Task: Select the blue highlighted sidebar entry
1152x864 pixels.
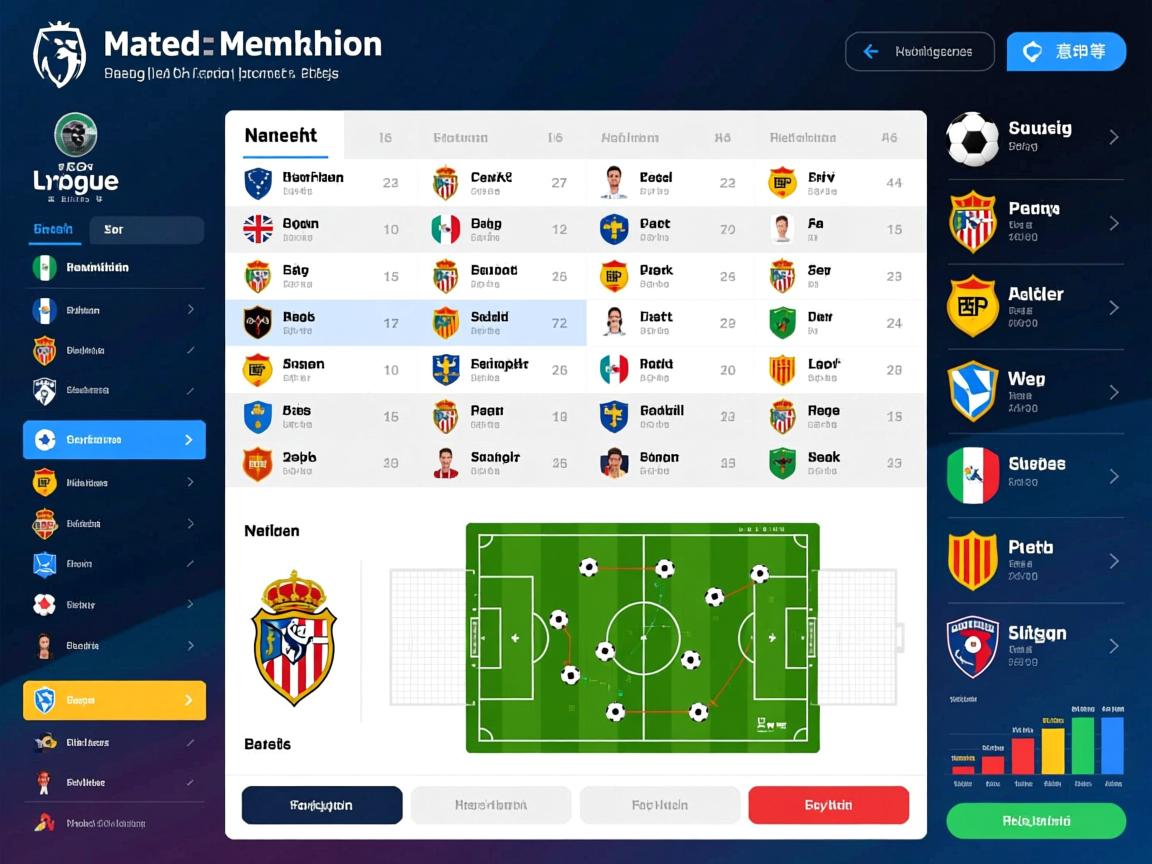Action: (114, 440)
